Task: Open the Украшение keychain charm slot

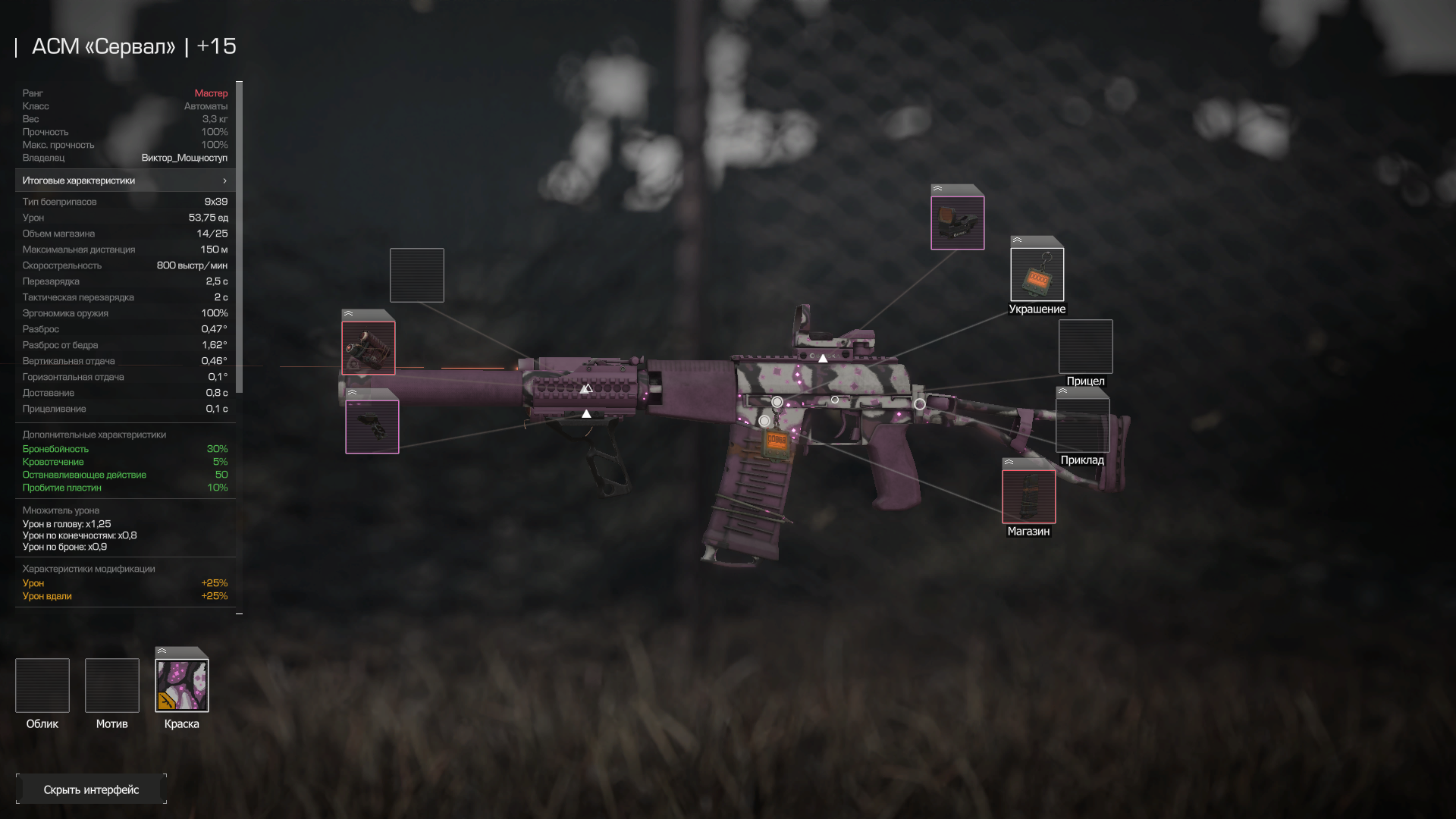Action: pyautogui.click(x=1037, y=275)
